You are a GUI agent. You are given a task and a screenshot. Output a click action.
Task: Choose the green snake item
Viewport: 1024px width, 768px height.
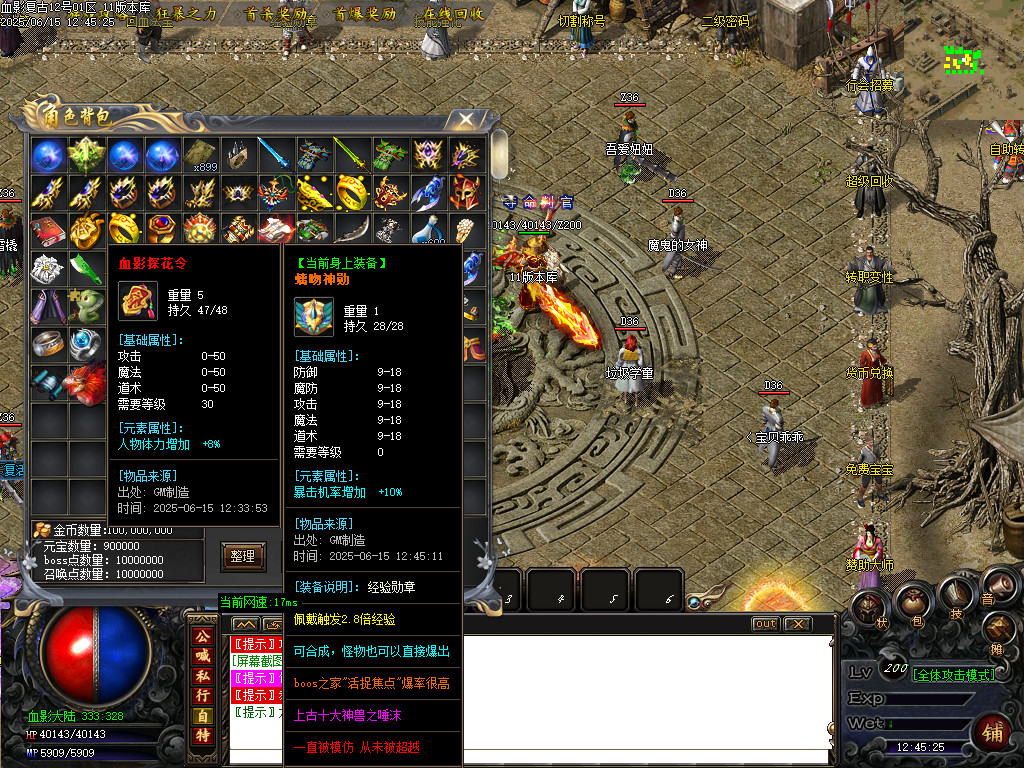[x=84, y=305]
